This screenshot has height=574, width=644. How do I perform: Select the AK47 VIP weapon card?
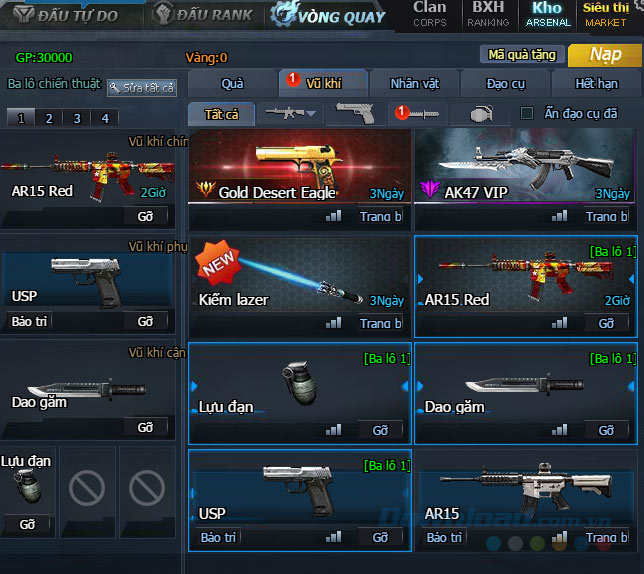click(525, 176)
